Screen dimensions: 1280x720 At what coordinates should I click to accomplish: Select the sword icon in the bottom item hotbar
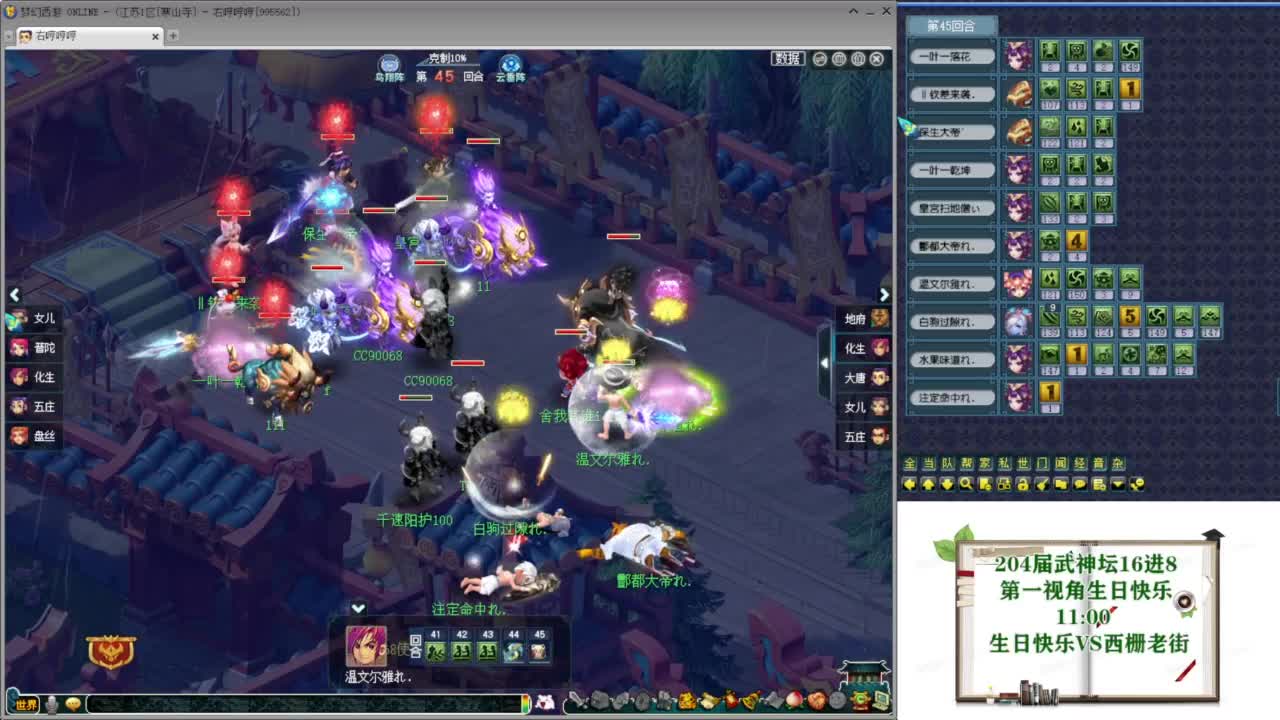pos(578,702)
